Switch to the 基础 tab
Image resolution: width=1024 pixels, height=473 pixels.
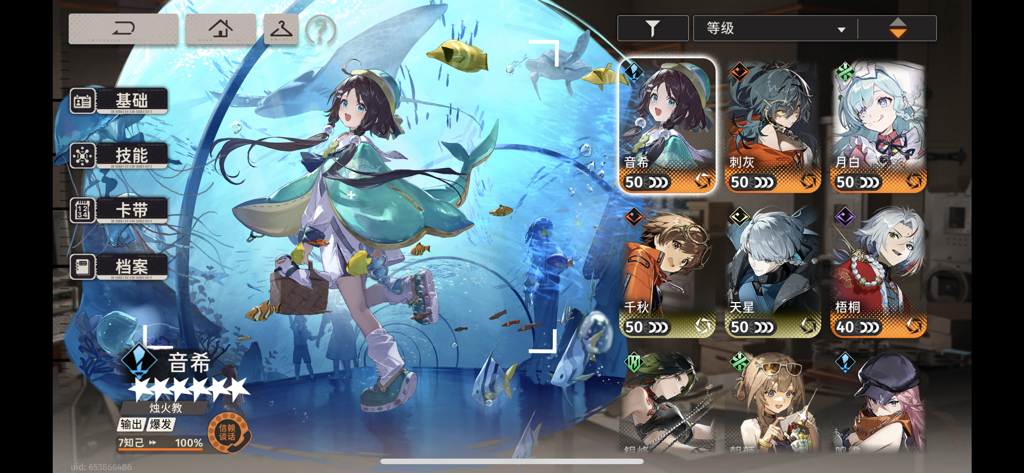click(x=119, y=101)
